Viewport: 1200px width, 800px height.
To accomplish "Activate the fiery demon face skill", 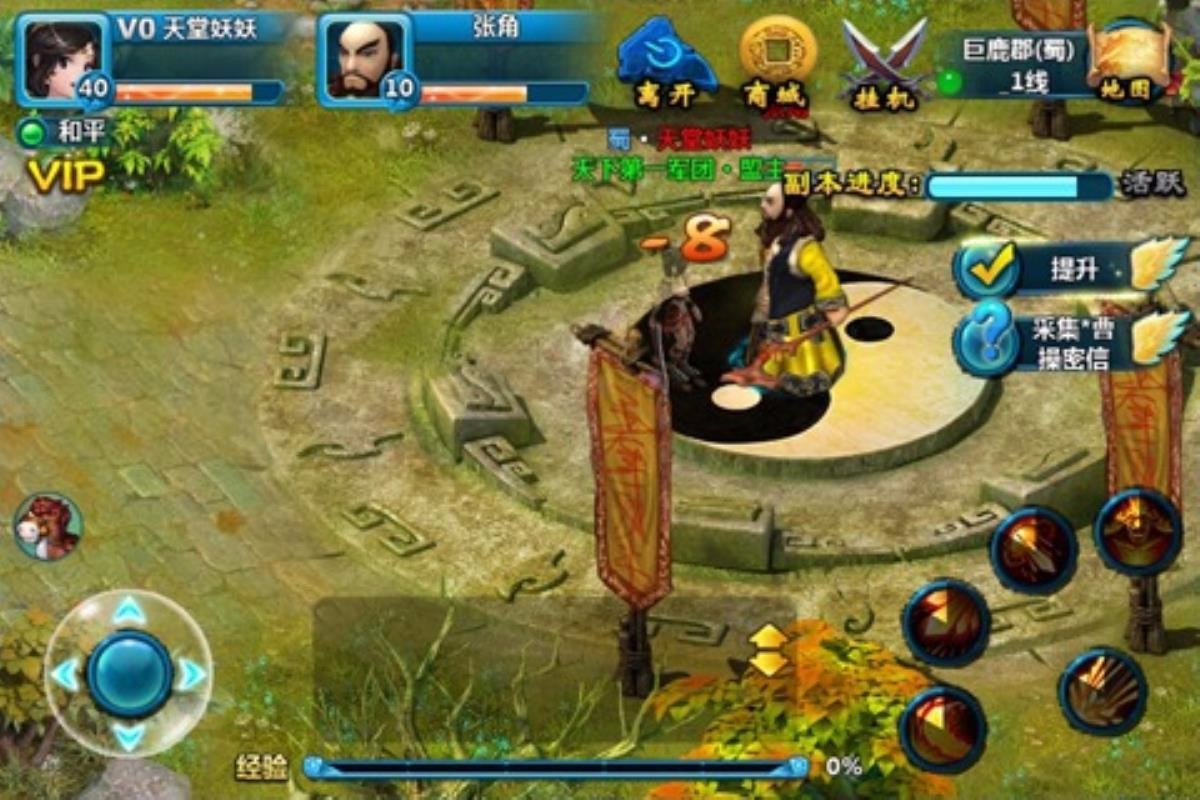I will point(1138,531).
